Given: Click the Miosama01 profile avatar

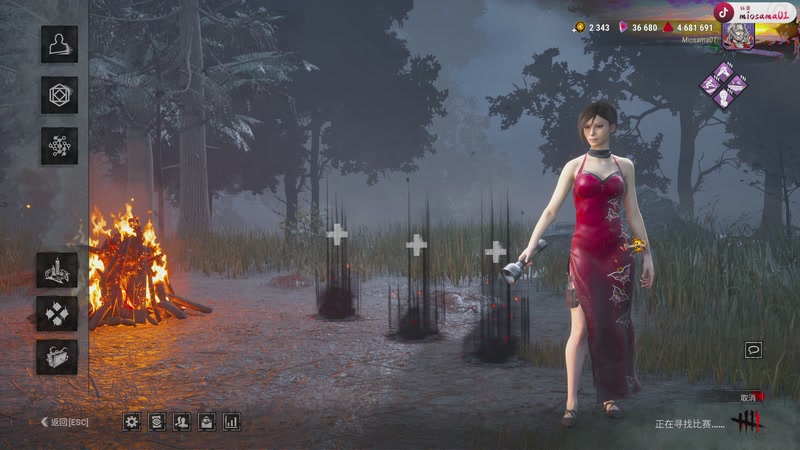Looking at the screenshot, I should pyautogui.click(x=738, y=35).
